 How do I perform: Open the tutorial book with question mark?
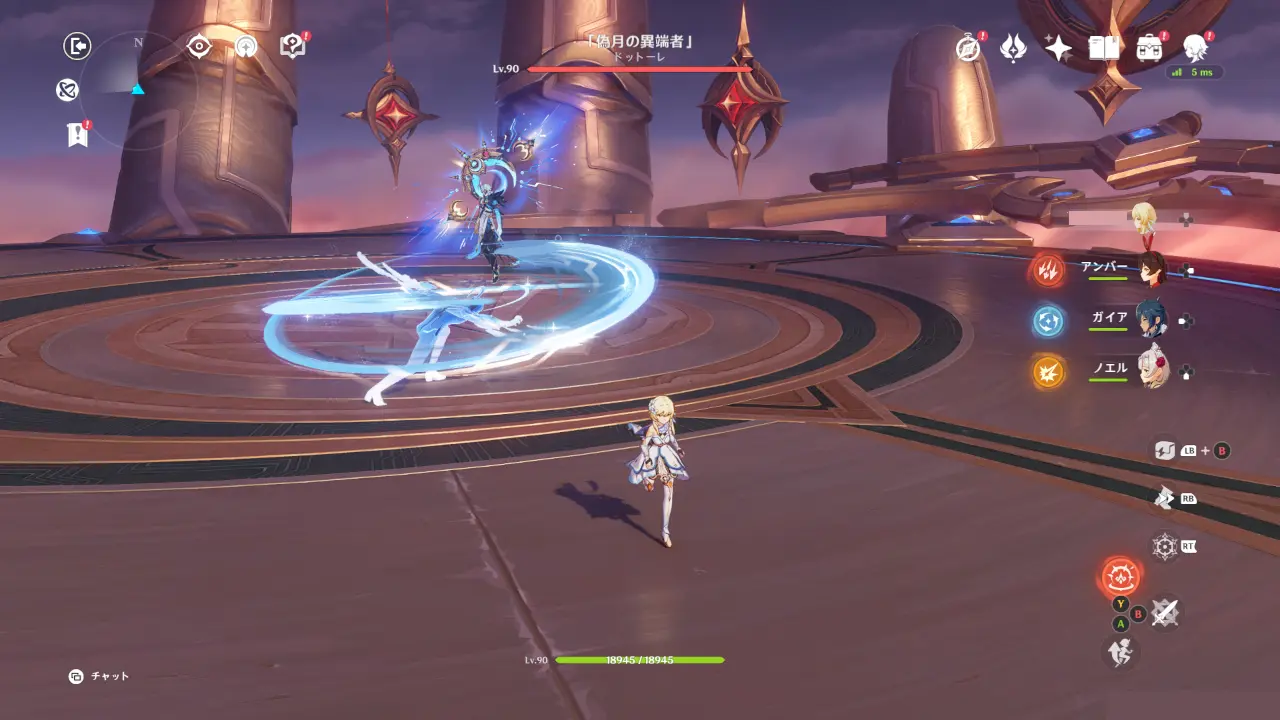point(292,46)
